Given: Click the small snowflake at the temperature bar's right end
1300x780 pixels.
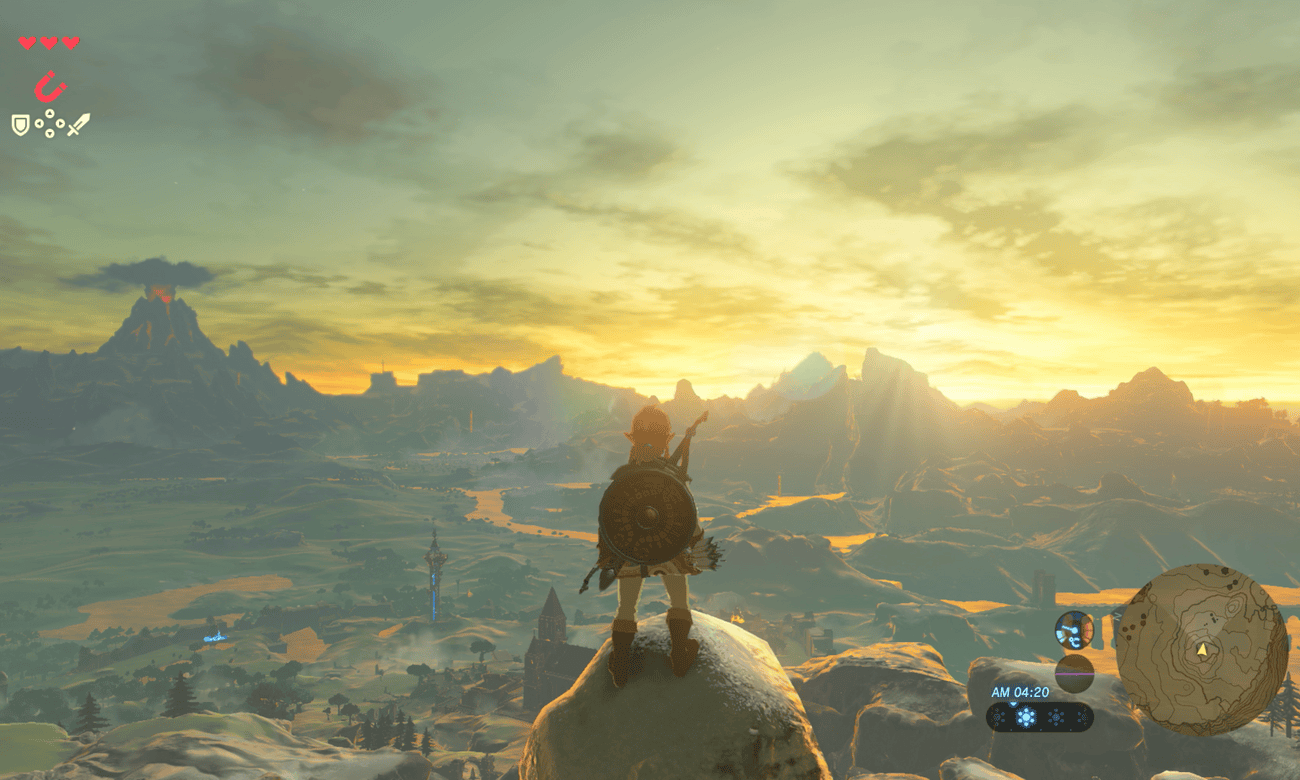Looking at the screenshot, I should 1081,715.
